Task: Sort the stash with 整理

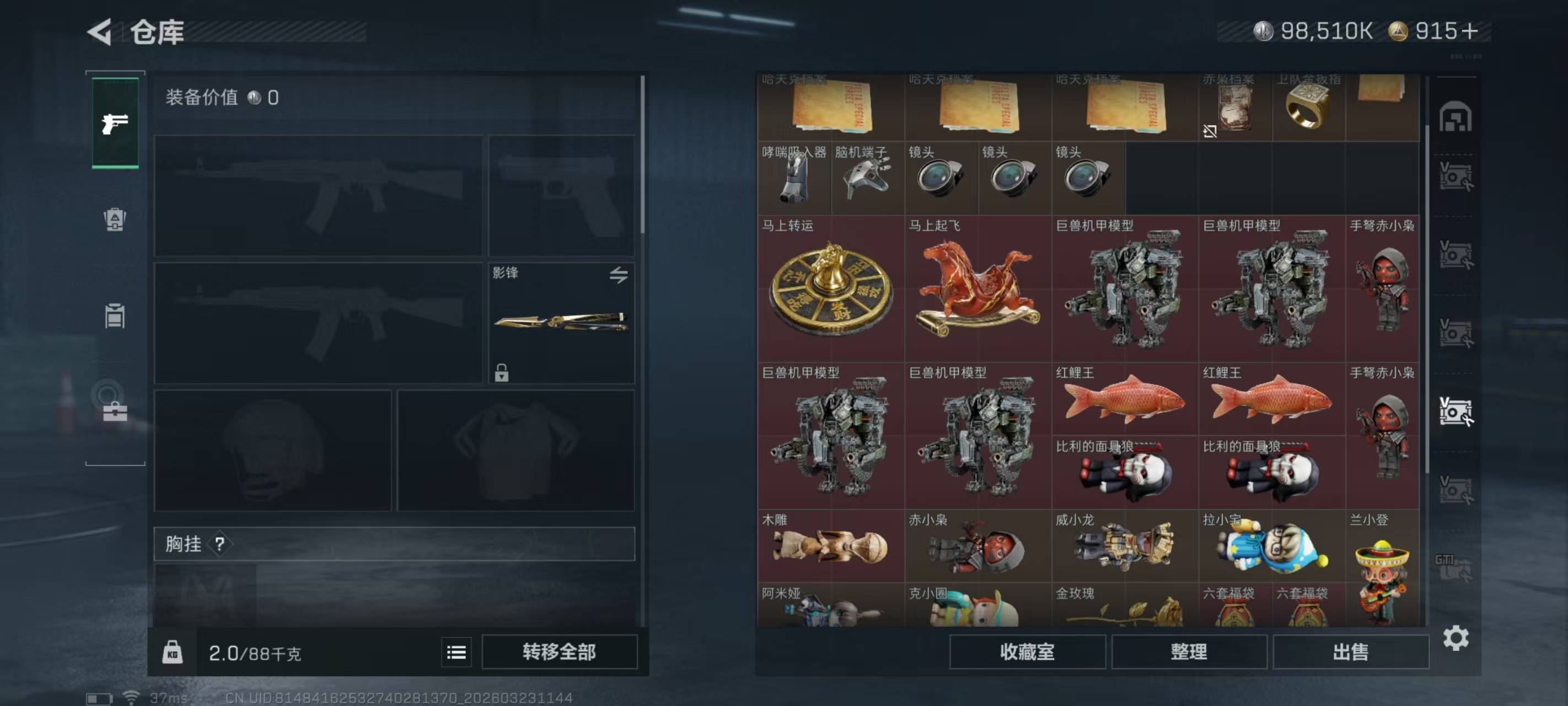Action: (x=1189, y=652)
